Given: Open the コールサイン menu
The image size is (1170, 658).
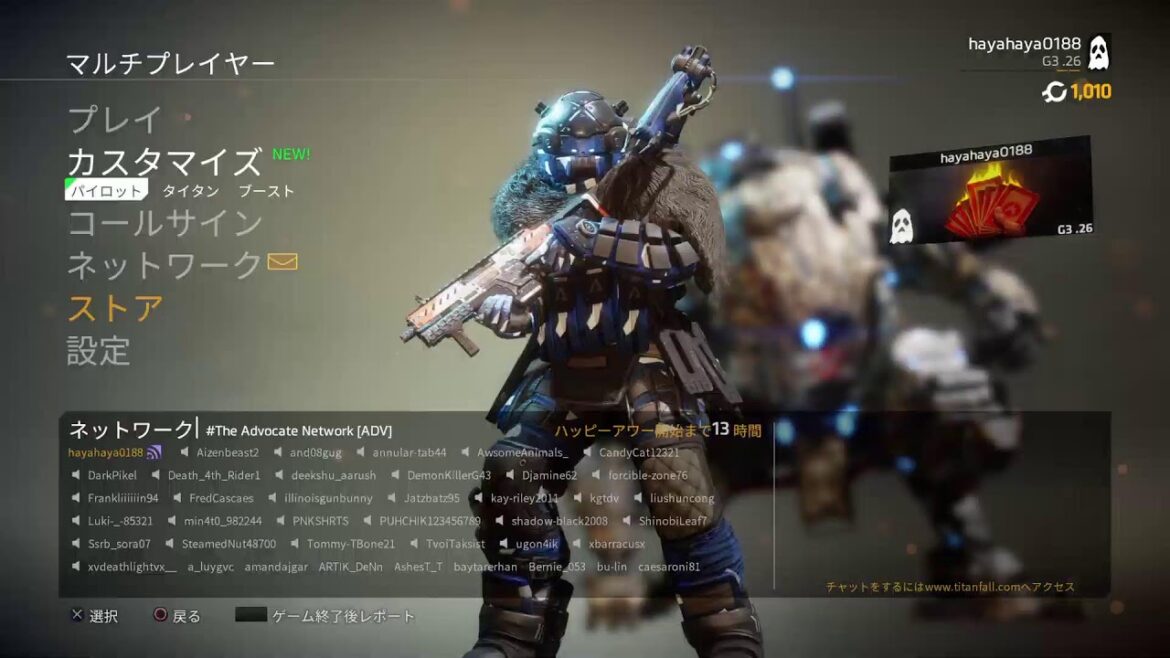Looking at the screenshot, I should (x=165, y=223).
